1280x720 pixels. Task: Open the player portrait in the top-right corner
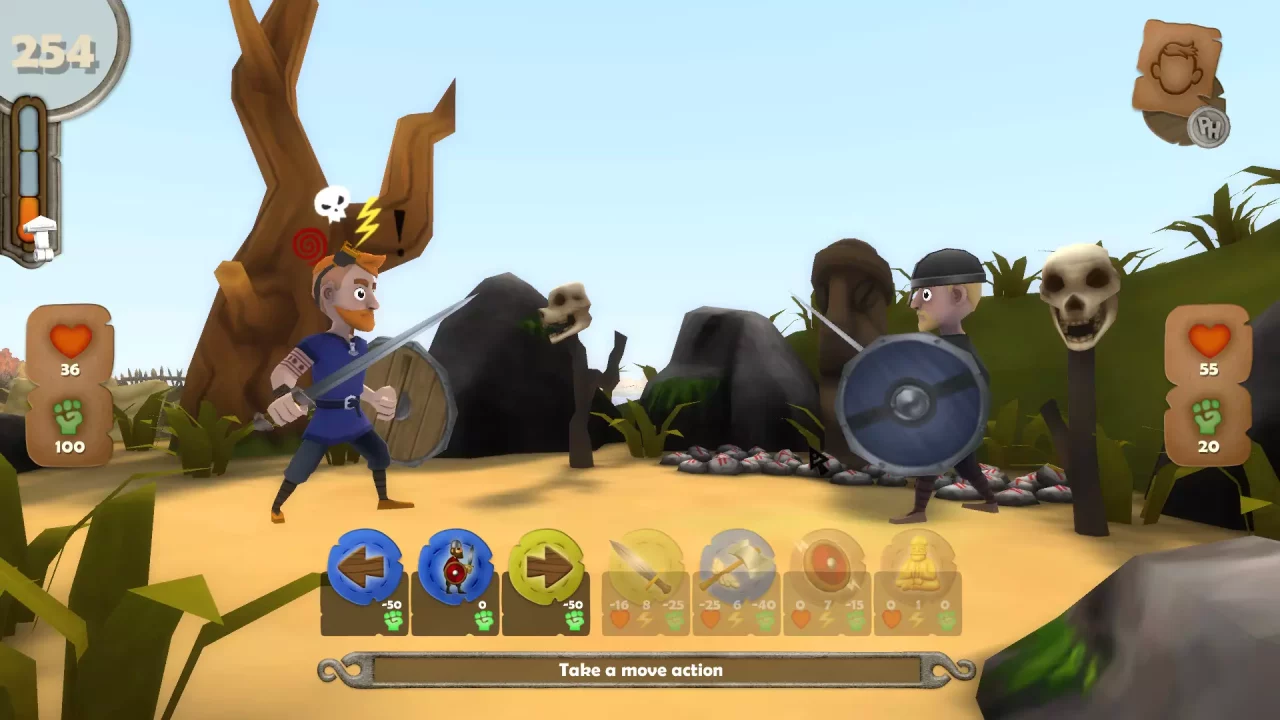click(x=1178, y=70)
